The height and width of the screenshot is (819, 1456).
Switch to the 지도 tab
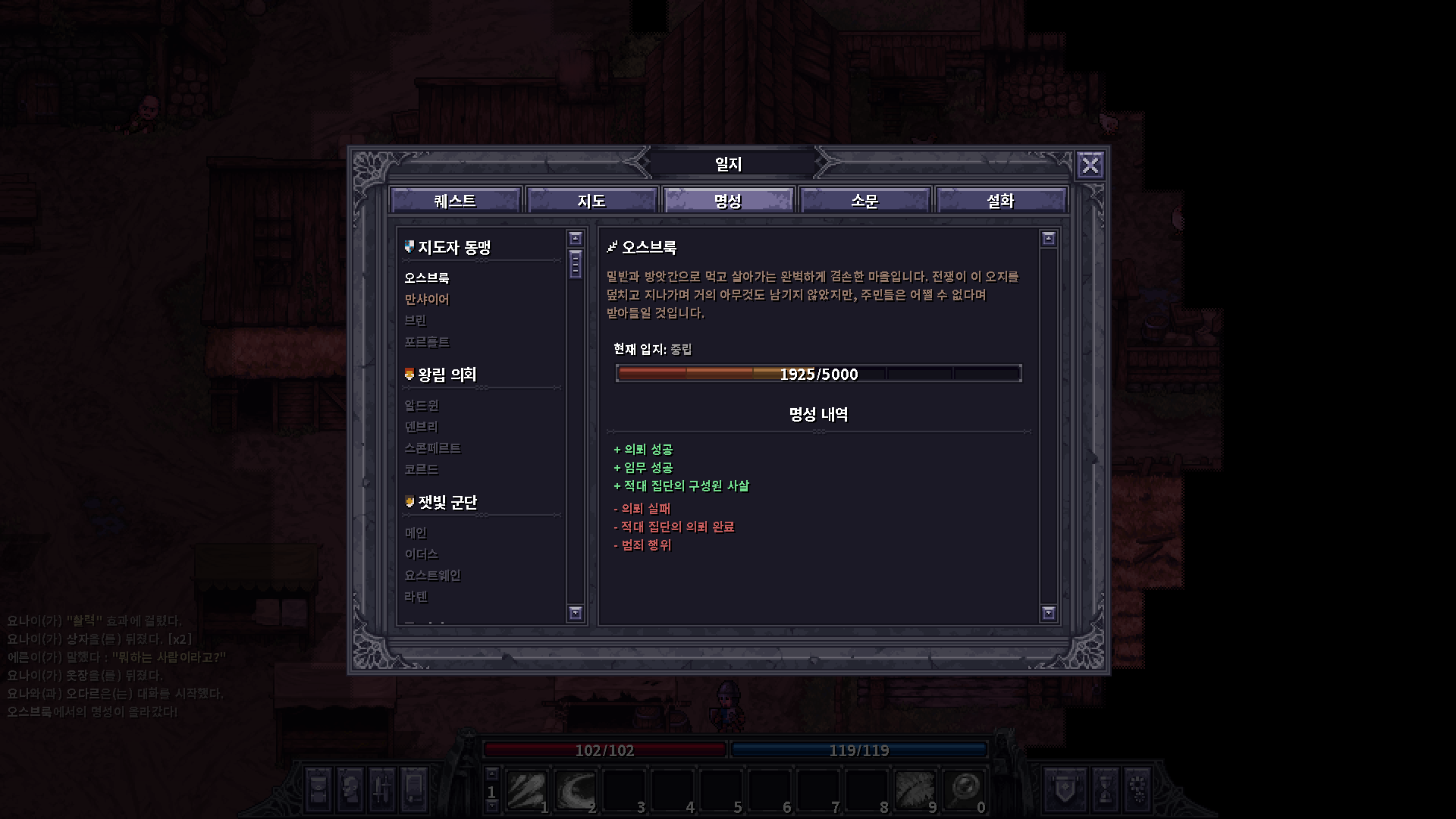[x=592, y=200]
